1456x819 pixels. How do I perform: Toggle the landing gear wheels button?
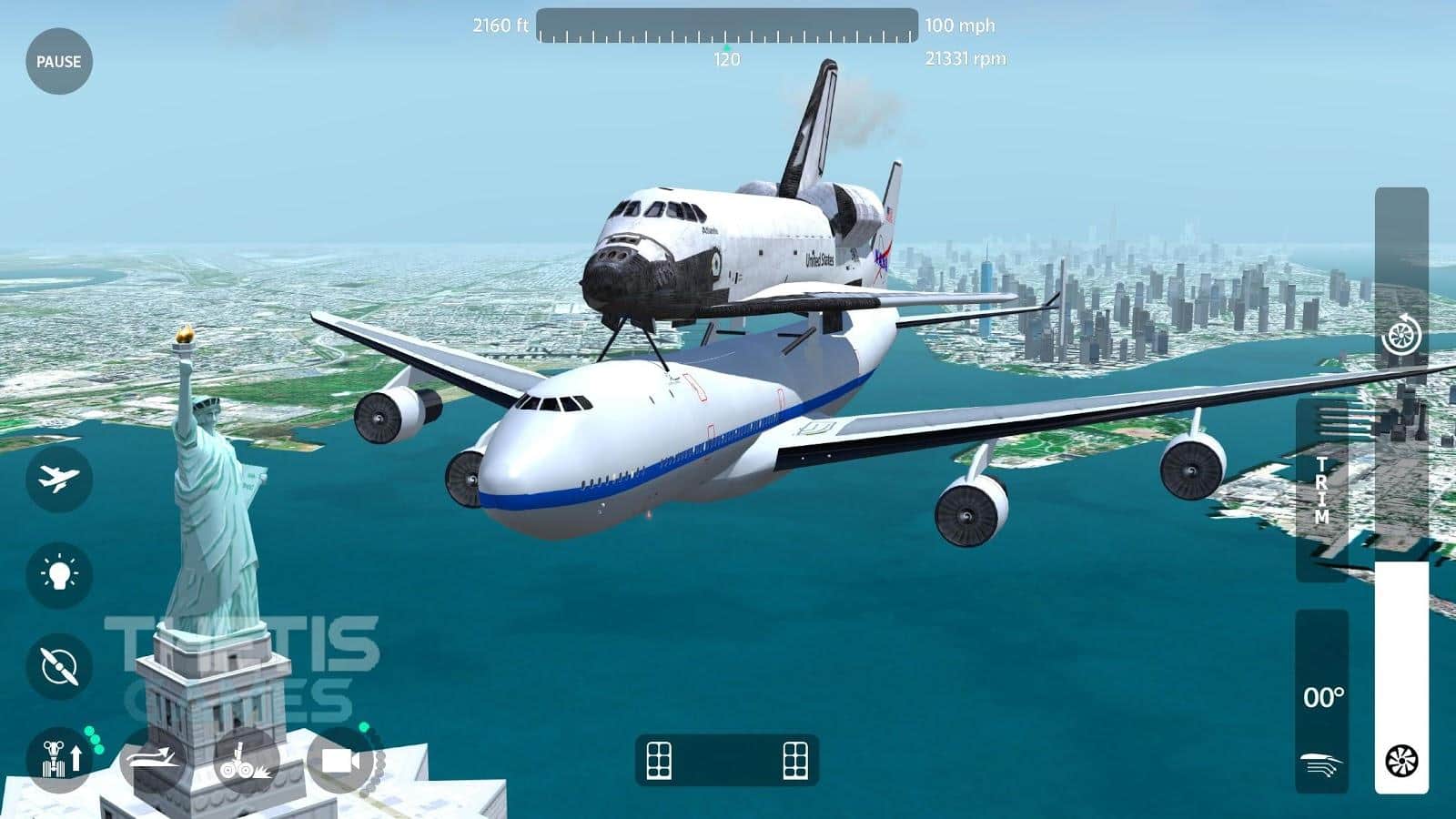[x=243, y=760]
